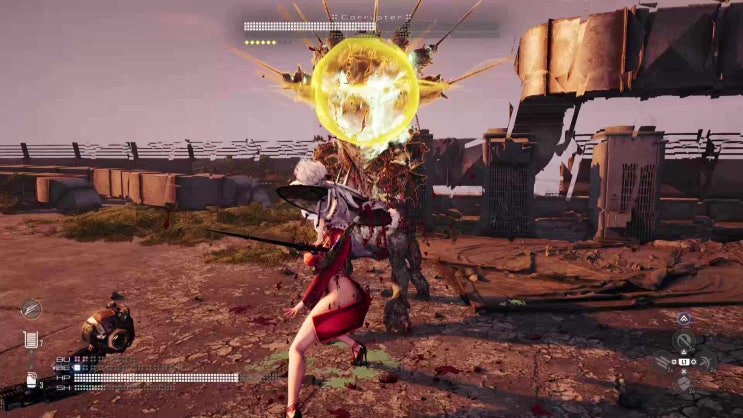
Task: Activate the bottom stacked-hexagon skill
Action: (x=685, y=382)
